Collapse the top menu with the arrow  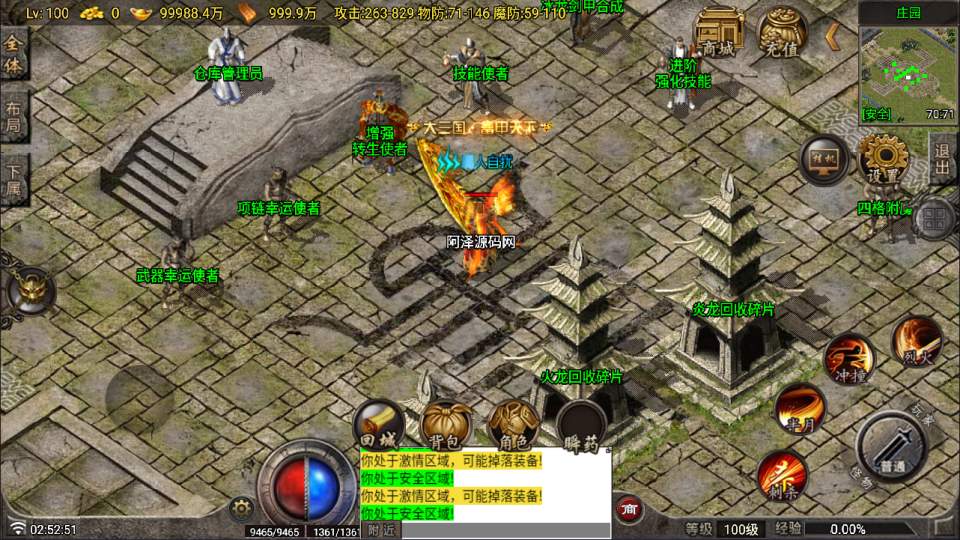[x=832, y=38]
